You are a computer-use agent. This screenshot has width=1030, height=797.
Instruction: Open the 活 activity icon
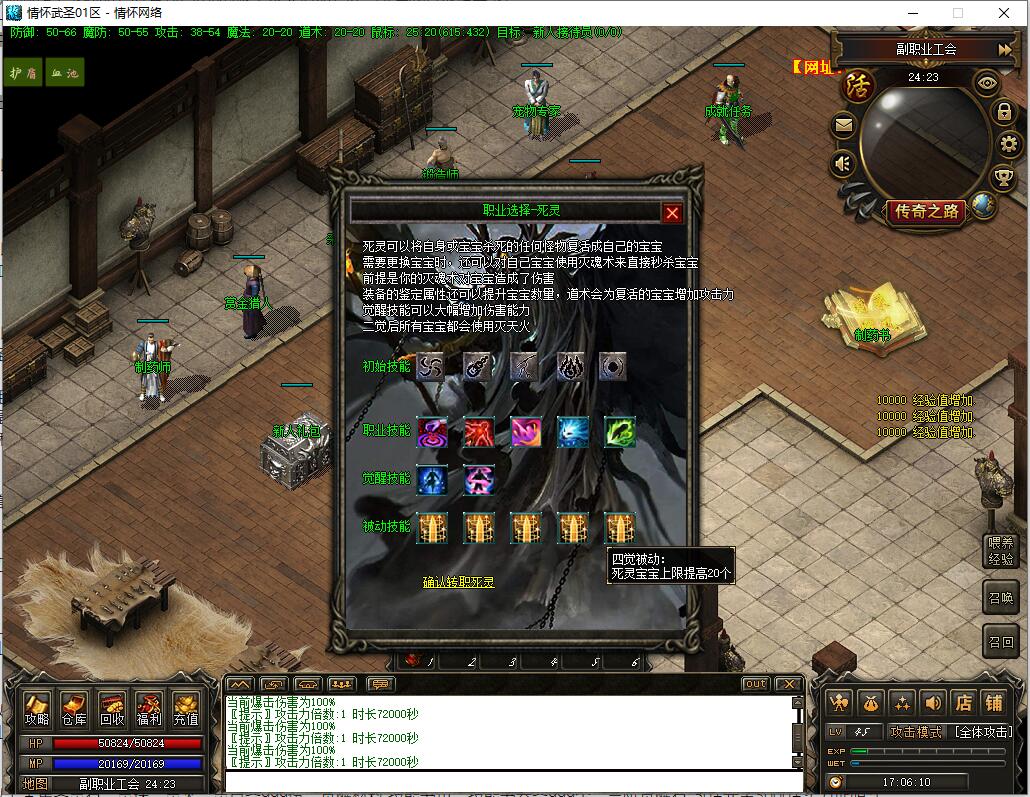(858, 84)
